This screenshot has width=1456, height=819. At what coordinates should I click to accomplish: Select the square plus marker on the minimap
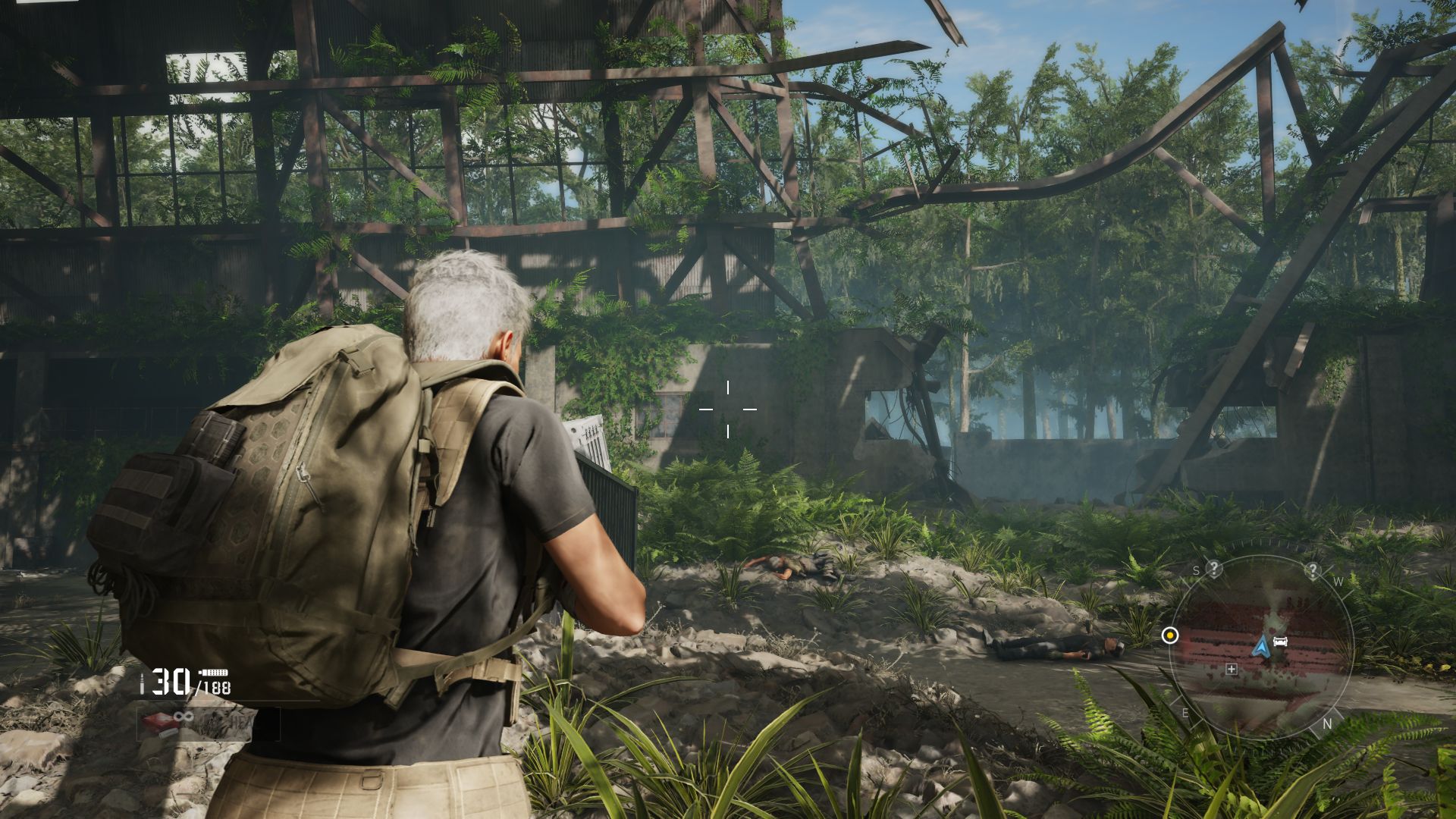1232,669
